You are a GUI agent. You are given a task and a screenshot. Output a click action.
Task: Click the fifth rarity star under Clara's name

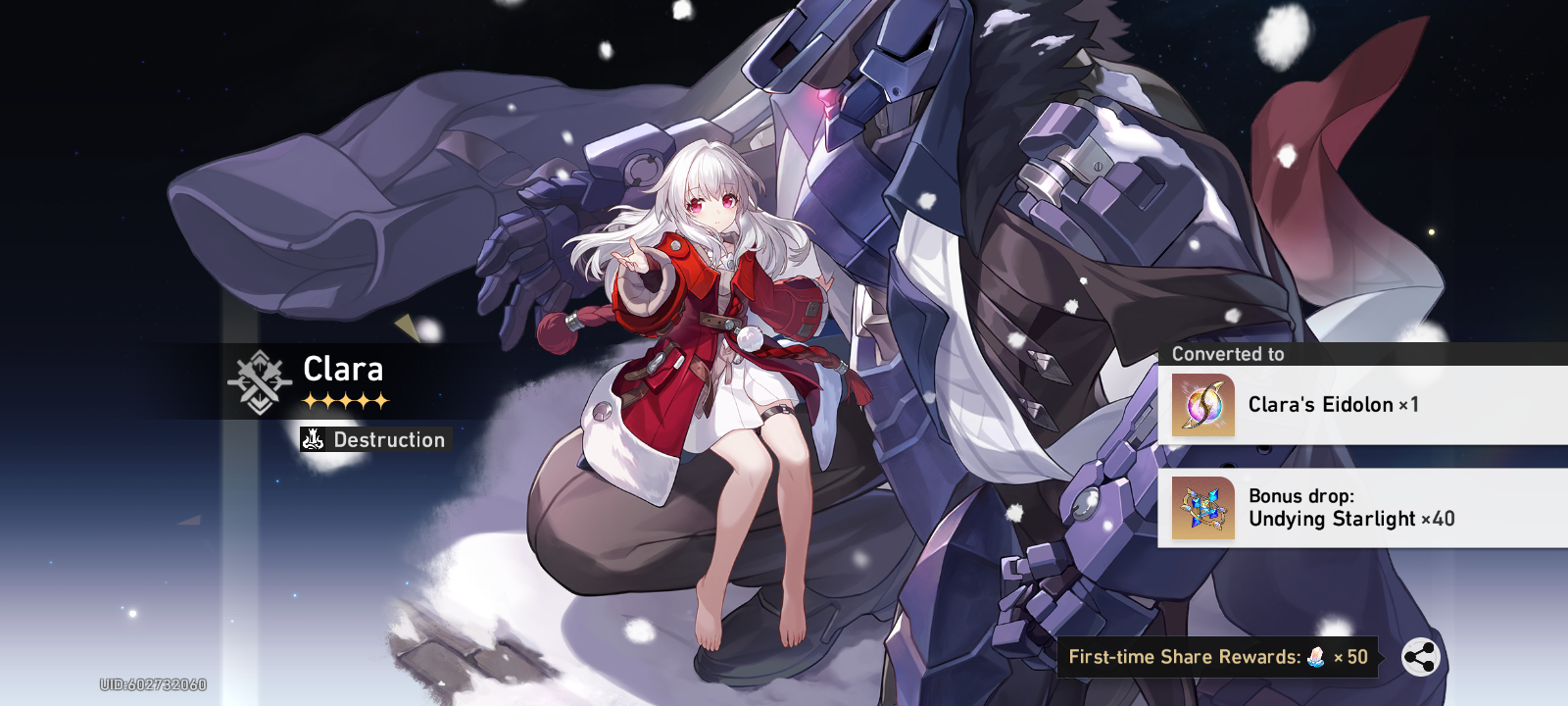[382, 401]
